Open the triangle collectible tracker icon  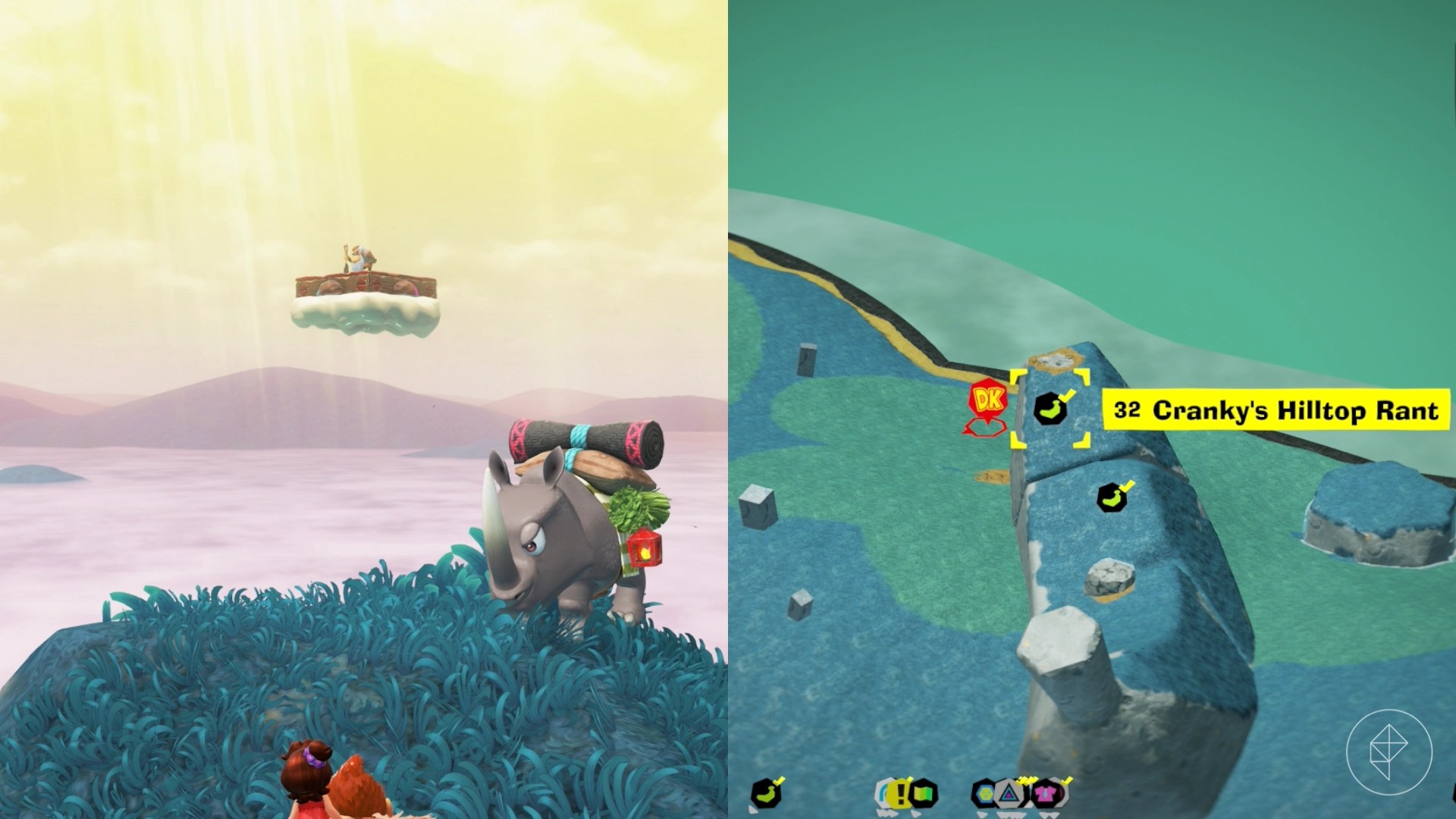(x=1010, y=794)
